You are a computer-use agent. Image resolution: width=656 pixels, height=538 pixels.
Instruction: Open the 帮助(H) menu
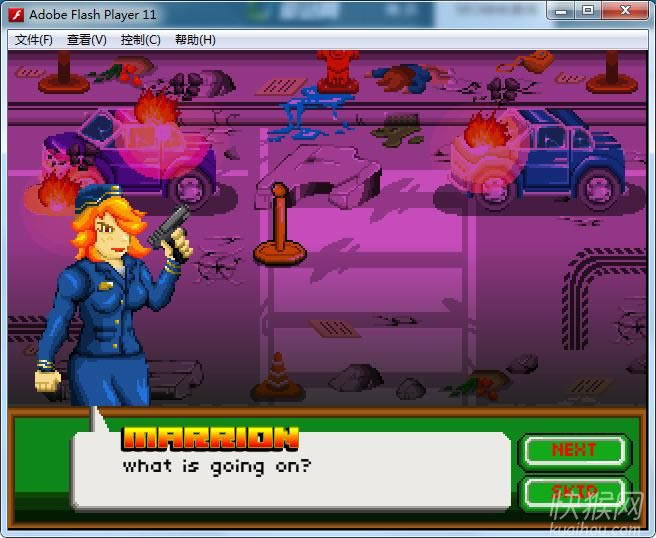click(195, 40)
